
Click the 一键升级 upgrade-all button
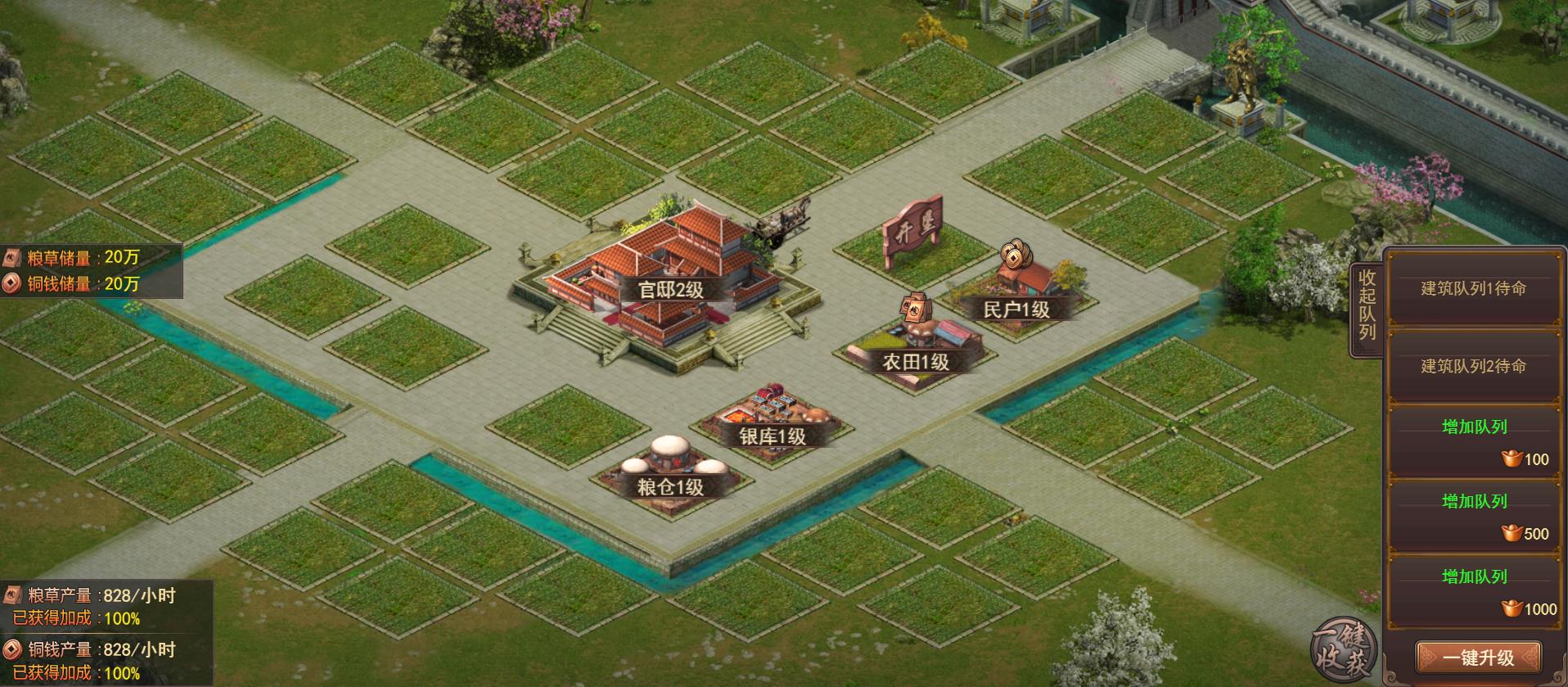coord(1477,658)
